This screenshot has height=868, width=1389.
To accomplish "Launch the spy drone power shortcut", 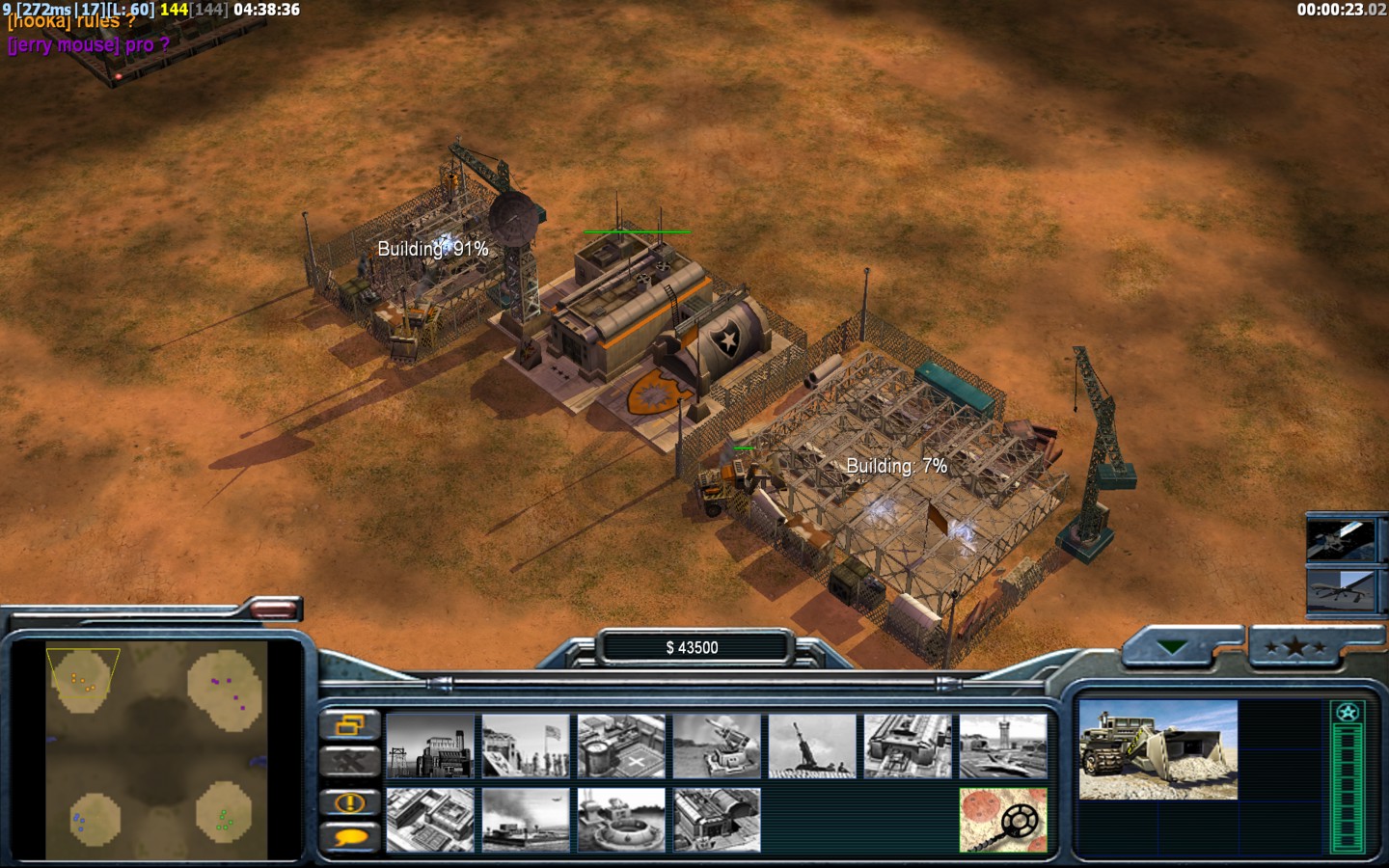I will coord(1340,589).
